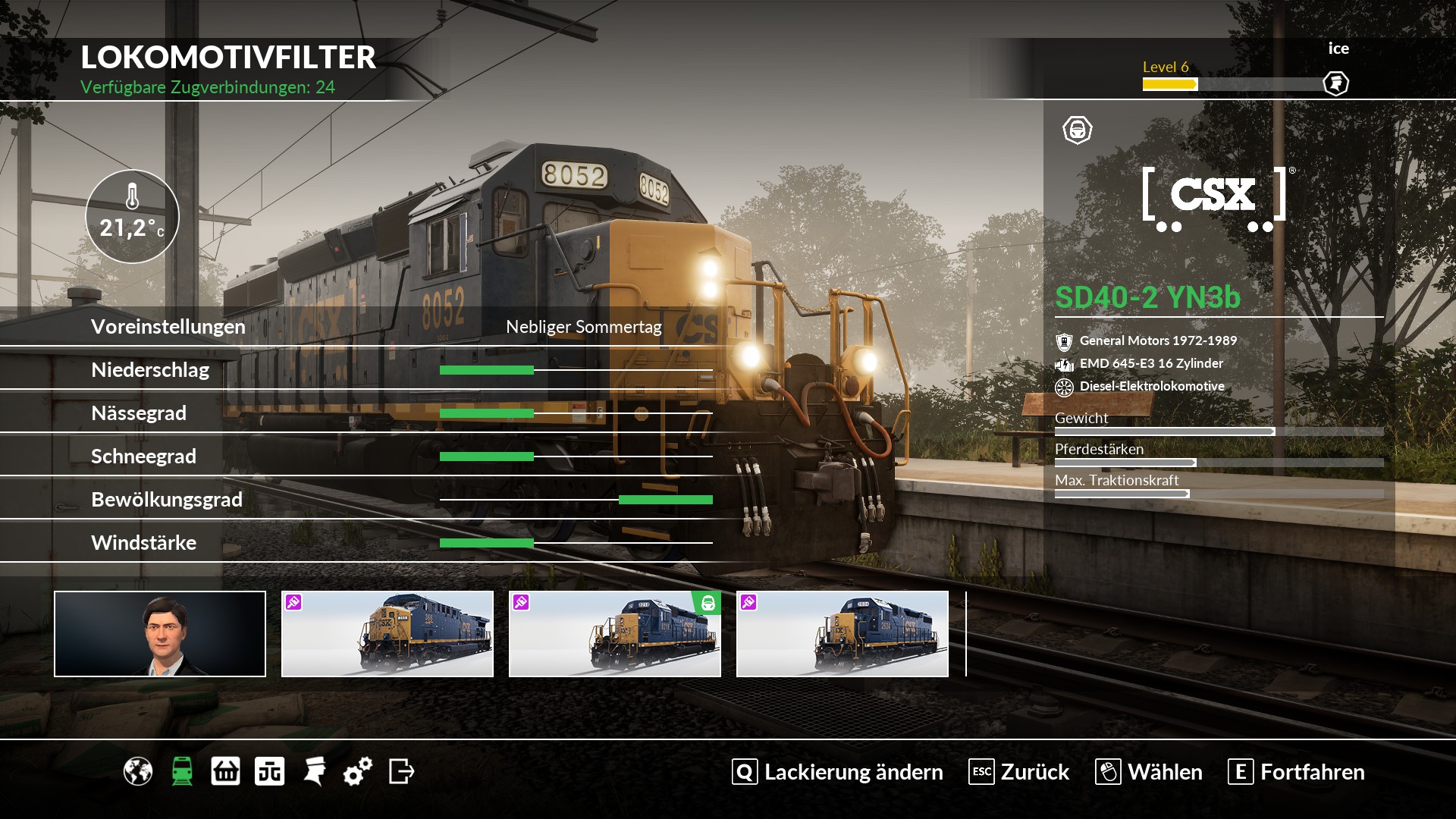Adjust the Bewölkungsgrad slider
The height and width of the screenshot is (819, 1456).
(620, 500)
